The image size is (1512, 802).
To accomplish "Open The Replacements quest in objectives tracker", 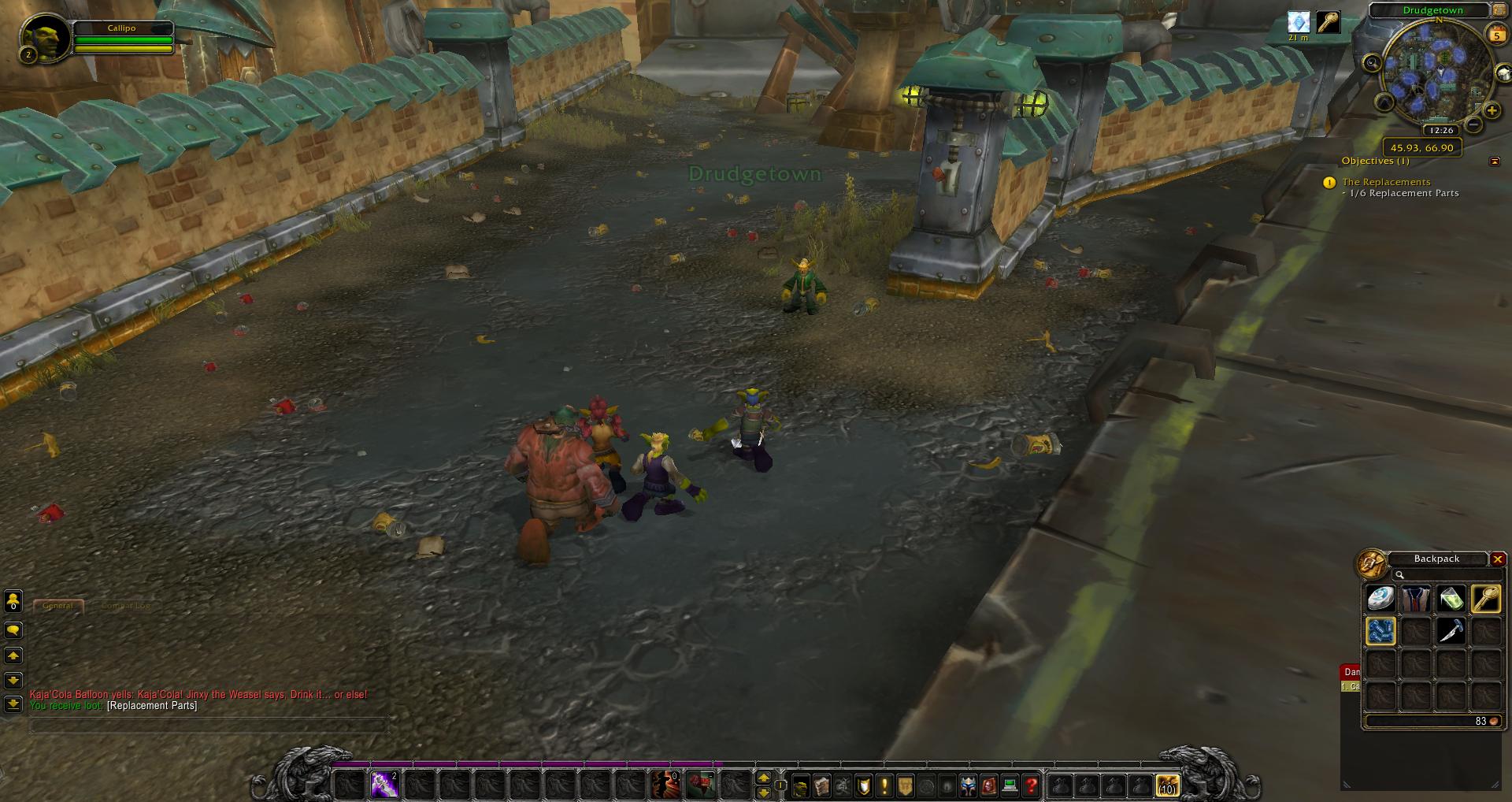I will 1386,182.
